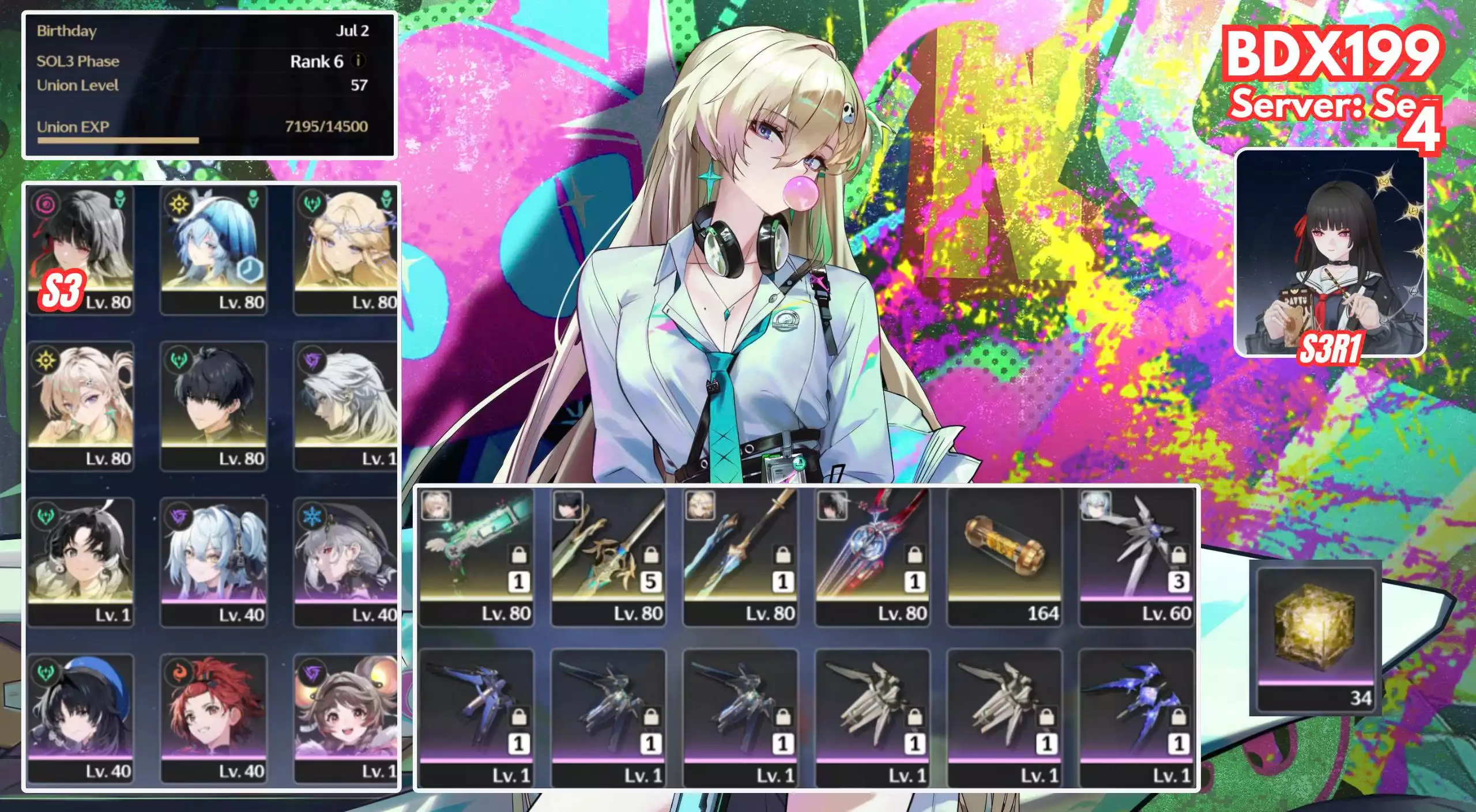
Task: Select the white-haired twin-tail character tile
Action: tap(213, 562)
